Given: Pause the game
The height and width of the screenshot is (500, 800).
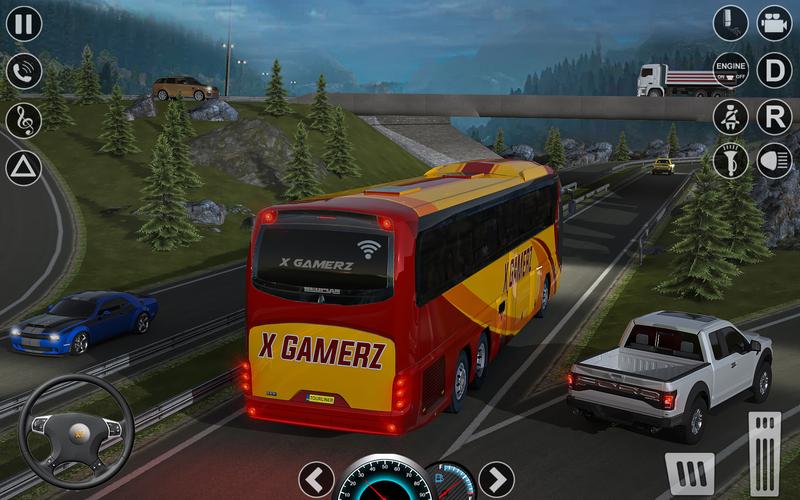Looking at the screenshot, I should [24, 23].
